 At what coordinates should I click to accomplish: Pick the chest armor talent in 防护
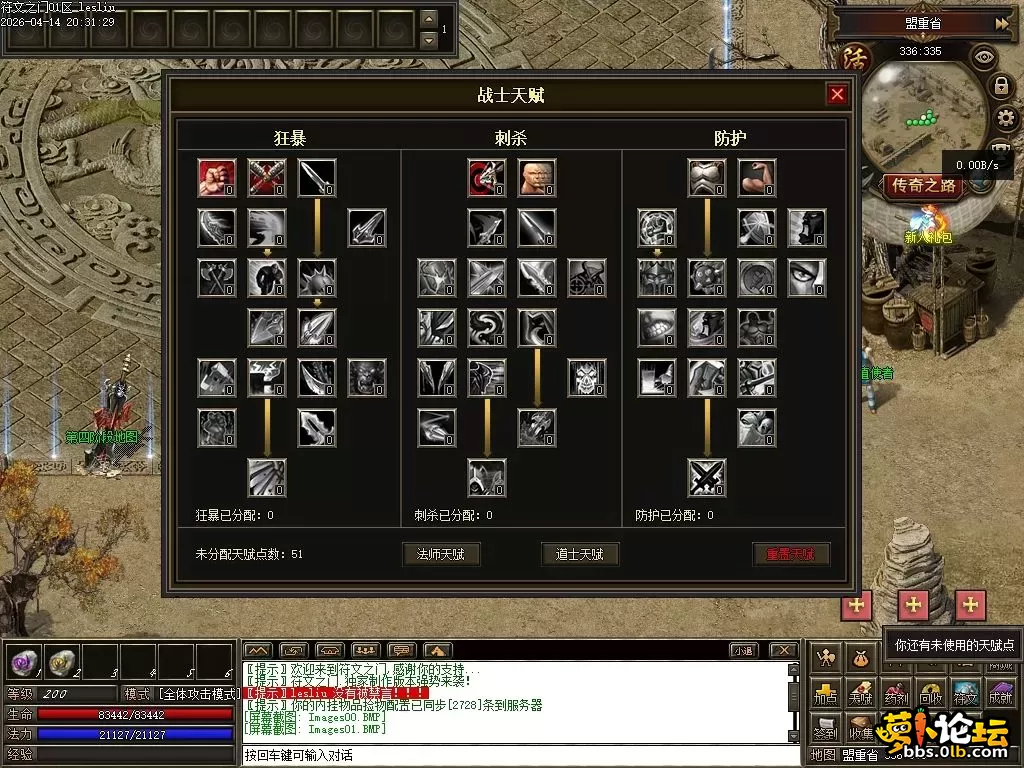coord(707,178)
